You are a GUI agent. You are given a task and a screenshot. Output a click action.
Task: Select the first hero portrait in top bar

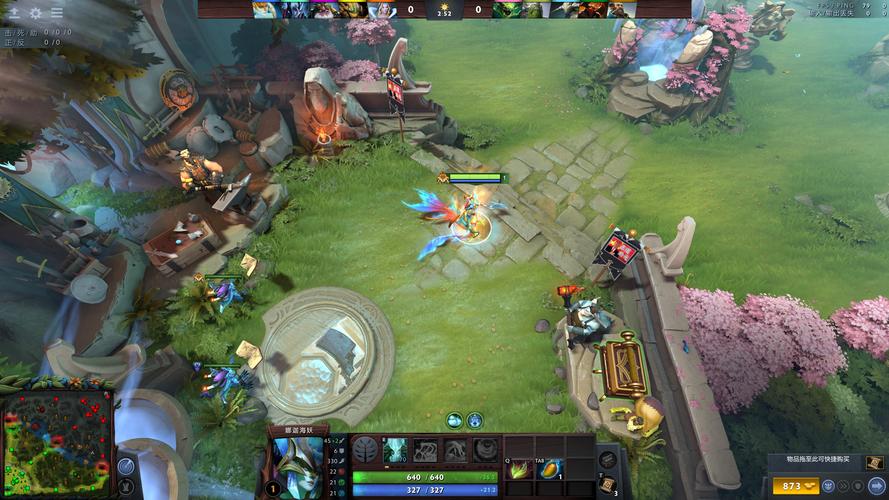263,10
